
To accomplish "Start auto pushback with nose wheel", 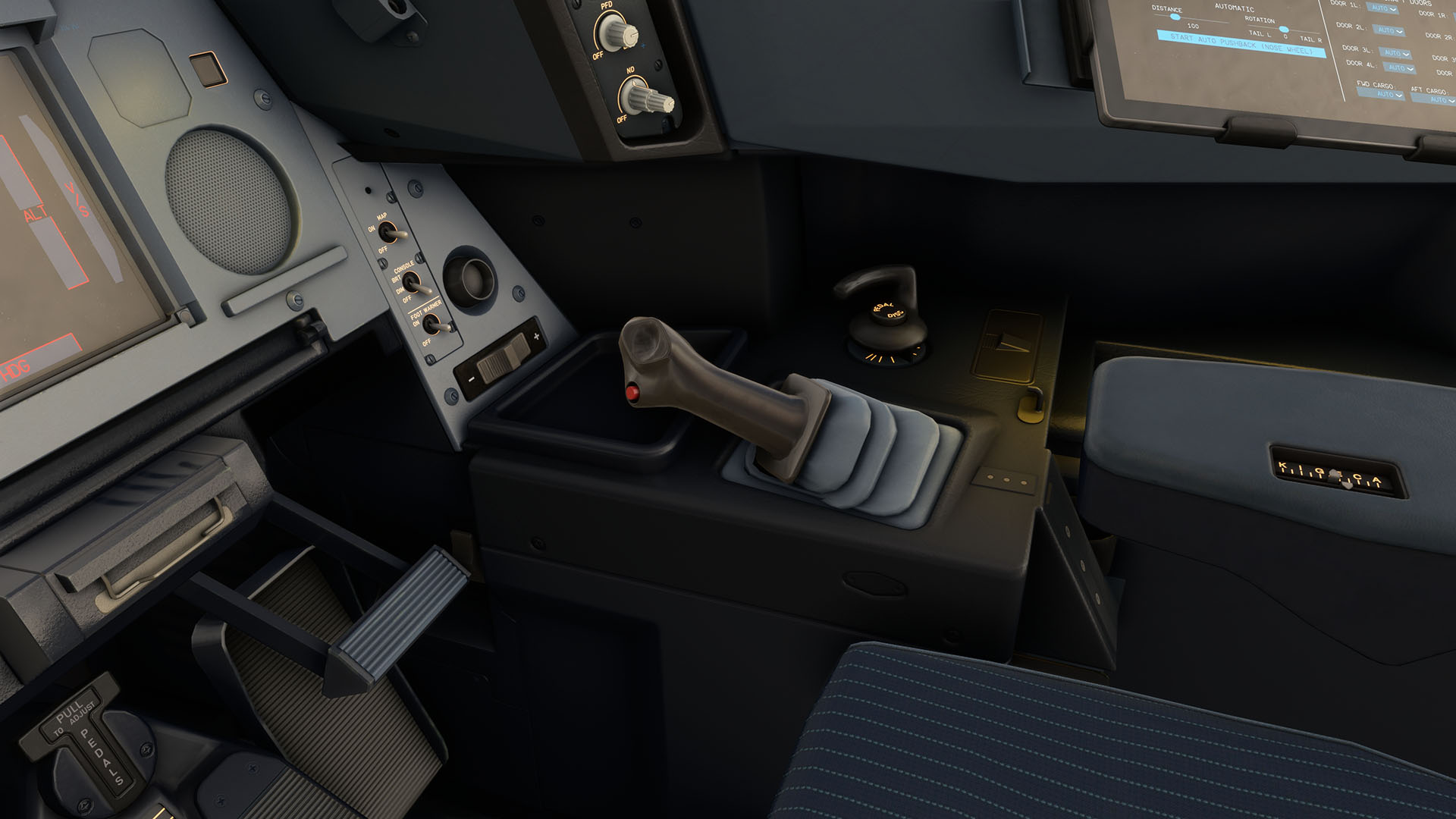I will (1241, 45).
